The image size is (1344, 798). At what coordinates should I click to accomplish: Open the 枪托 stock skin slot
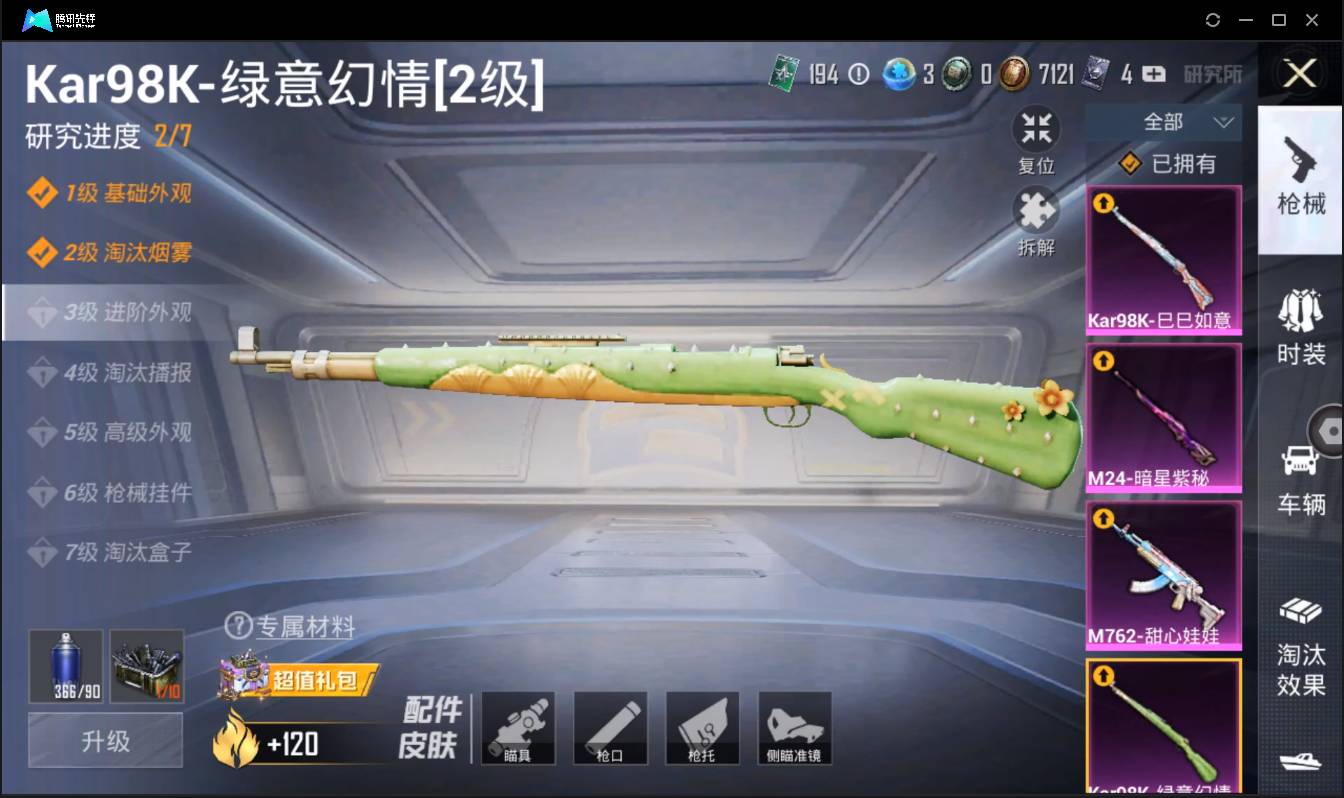(x=702, y=728)
